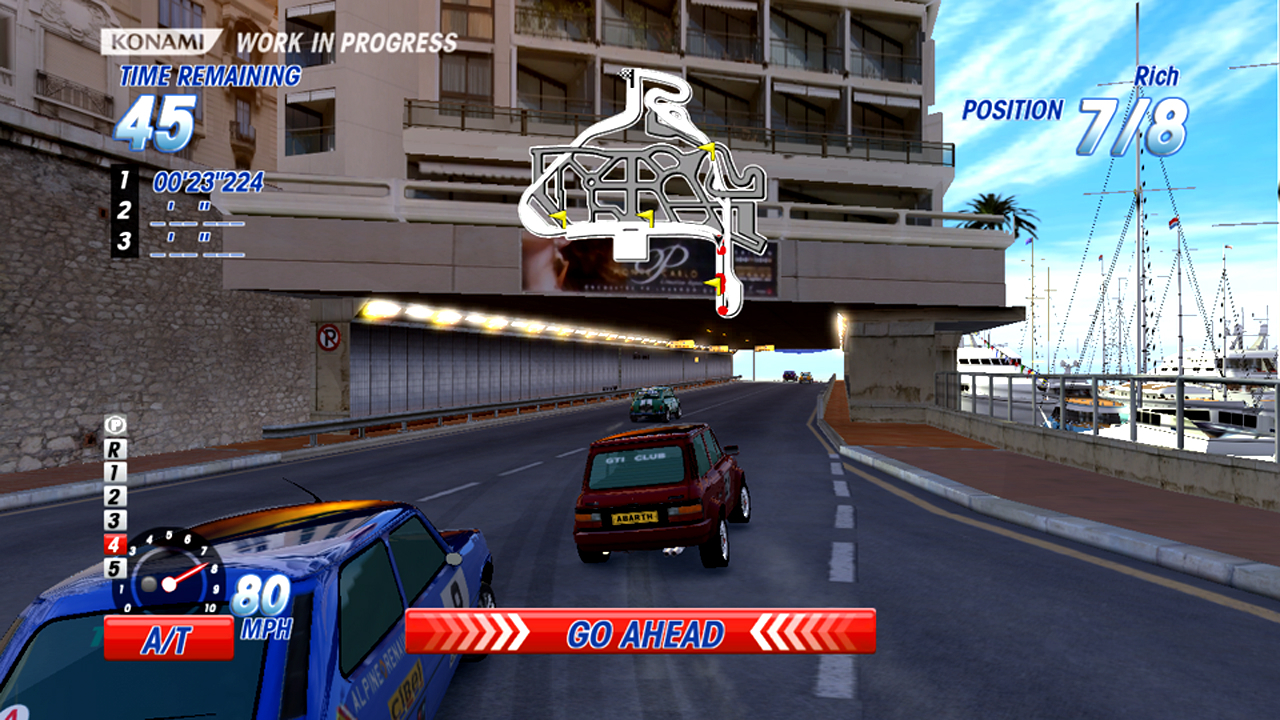The width and height of the screenshot is (1280, 720).
Task: Select gear 5 on the gear column
Action: pos(116,569)
